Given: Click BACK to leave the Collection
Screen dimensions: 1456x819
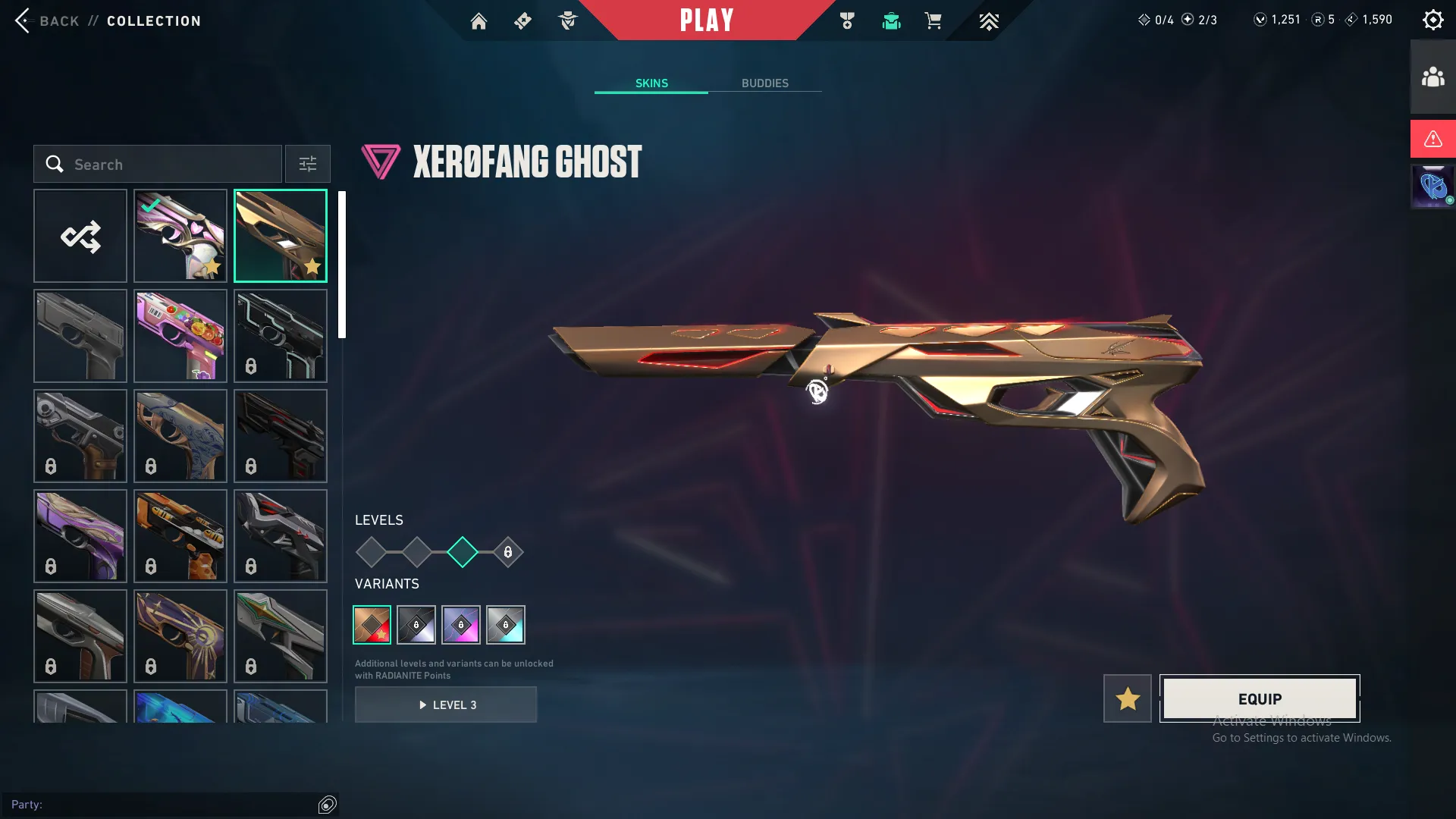Looking at the screenshot, I should [x=50, y=20].
